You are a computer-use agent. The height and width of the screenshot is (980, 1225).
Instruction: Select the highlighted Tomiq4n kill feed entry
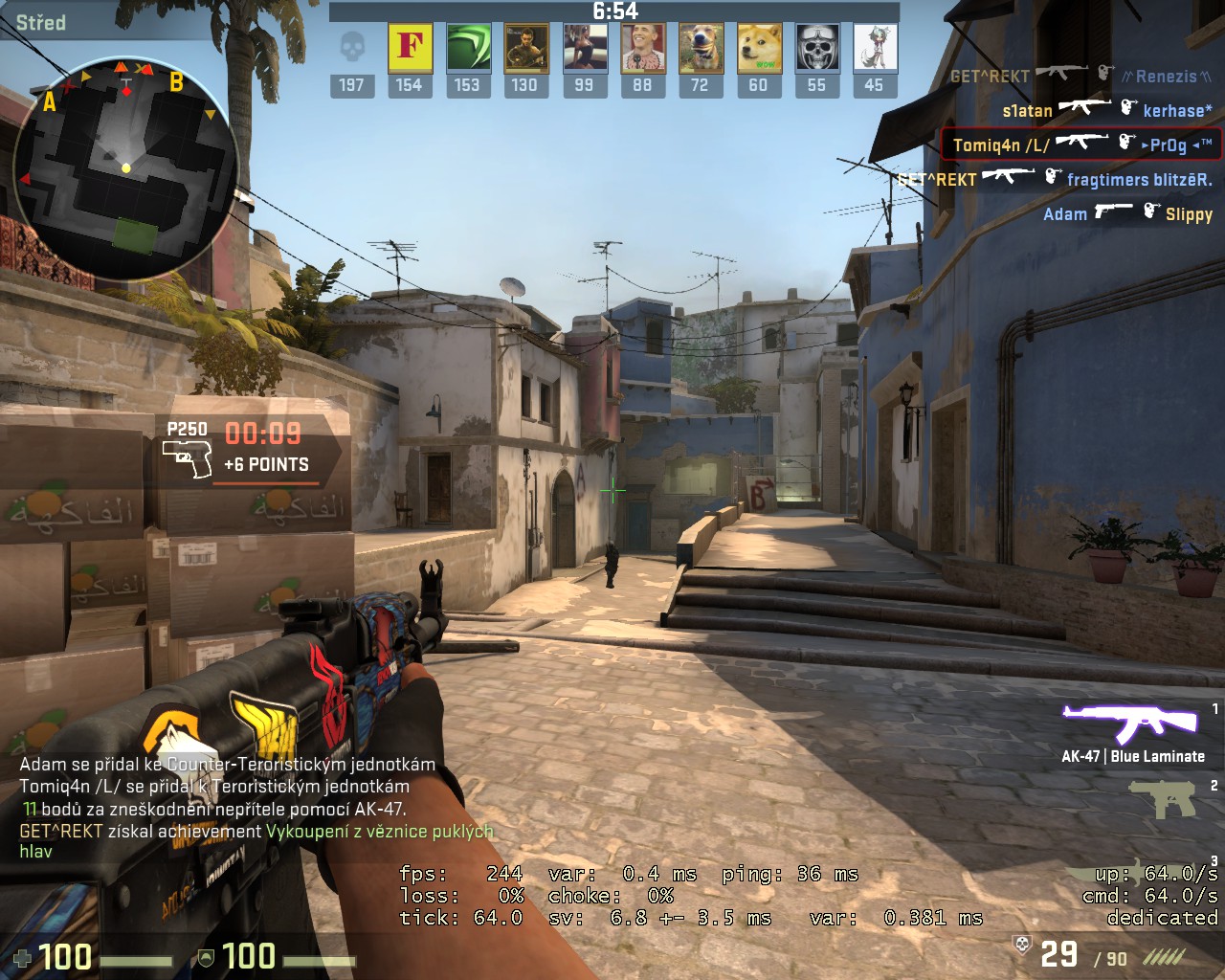(x=1081, y=145)
